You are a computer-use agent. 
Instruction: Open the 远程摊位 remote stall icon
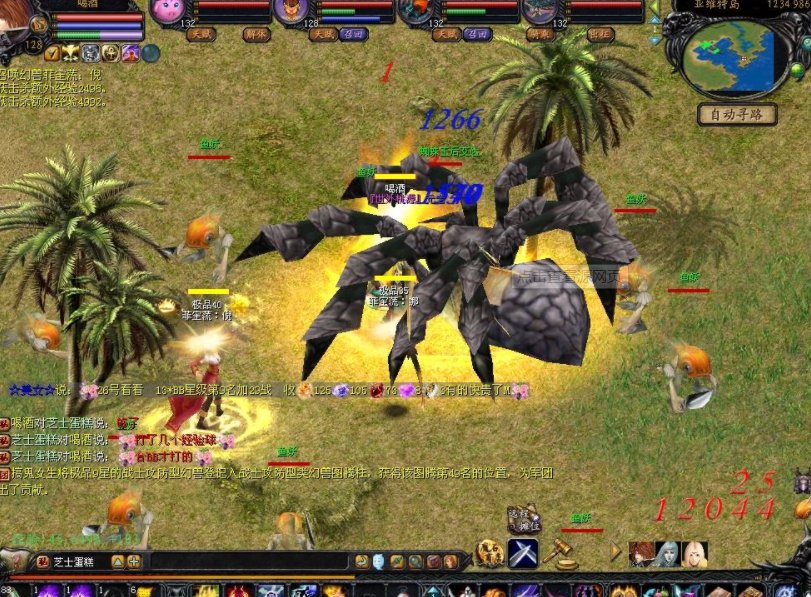(x=523, y=521)
